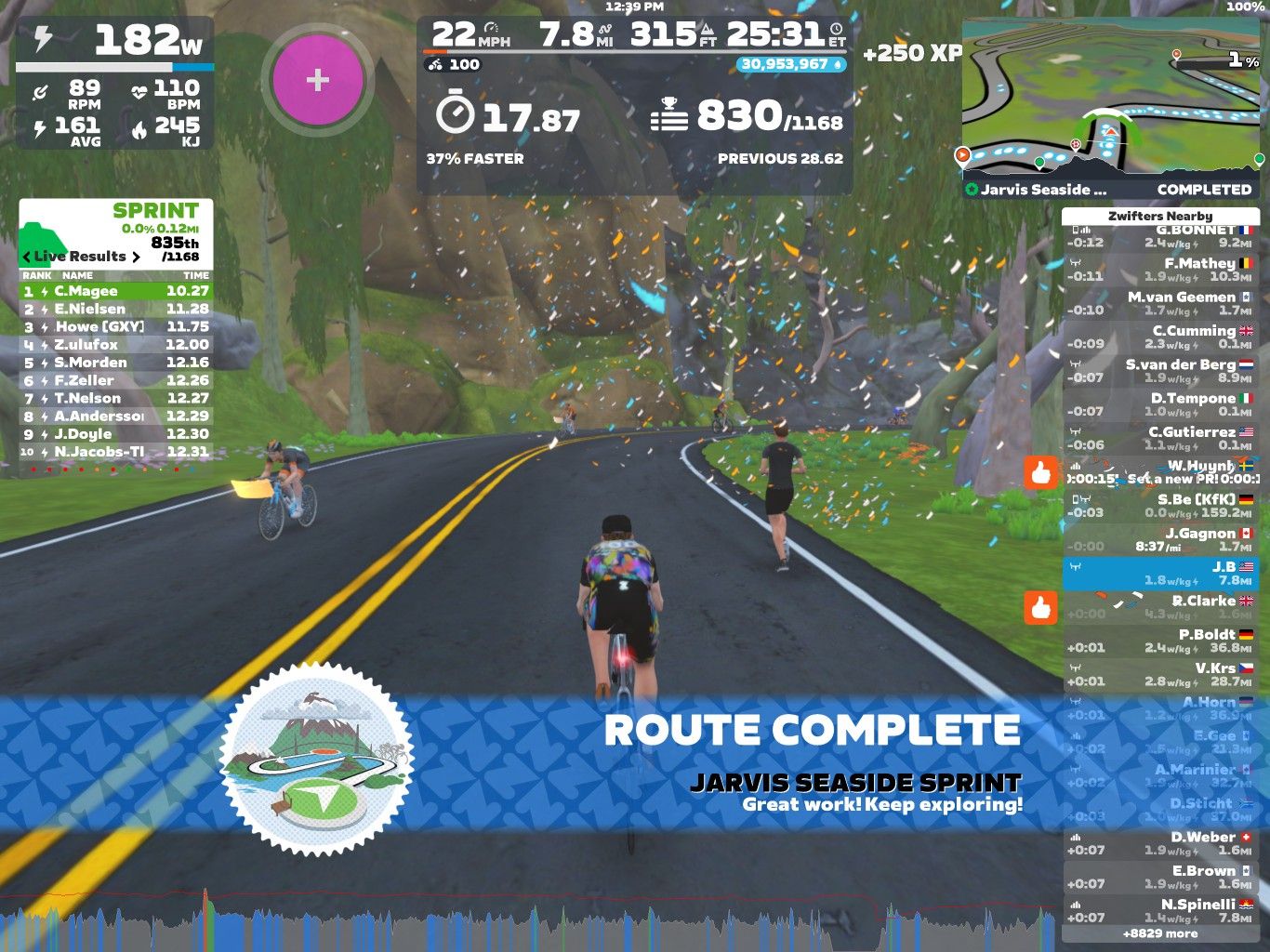Show previous results with the left arrow
Screen dimensions: 1270x952
[27, 257]
